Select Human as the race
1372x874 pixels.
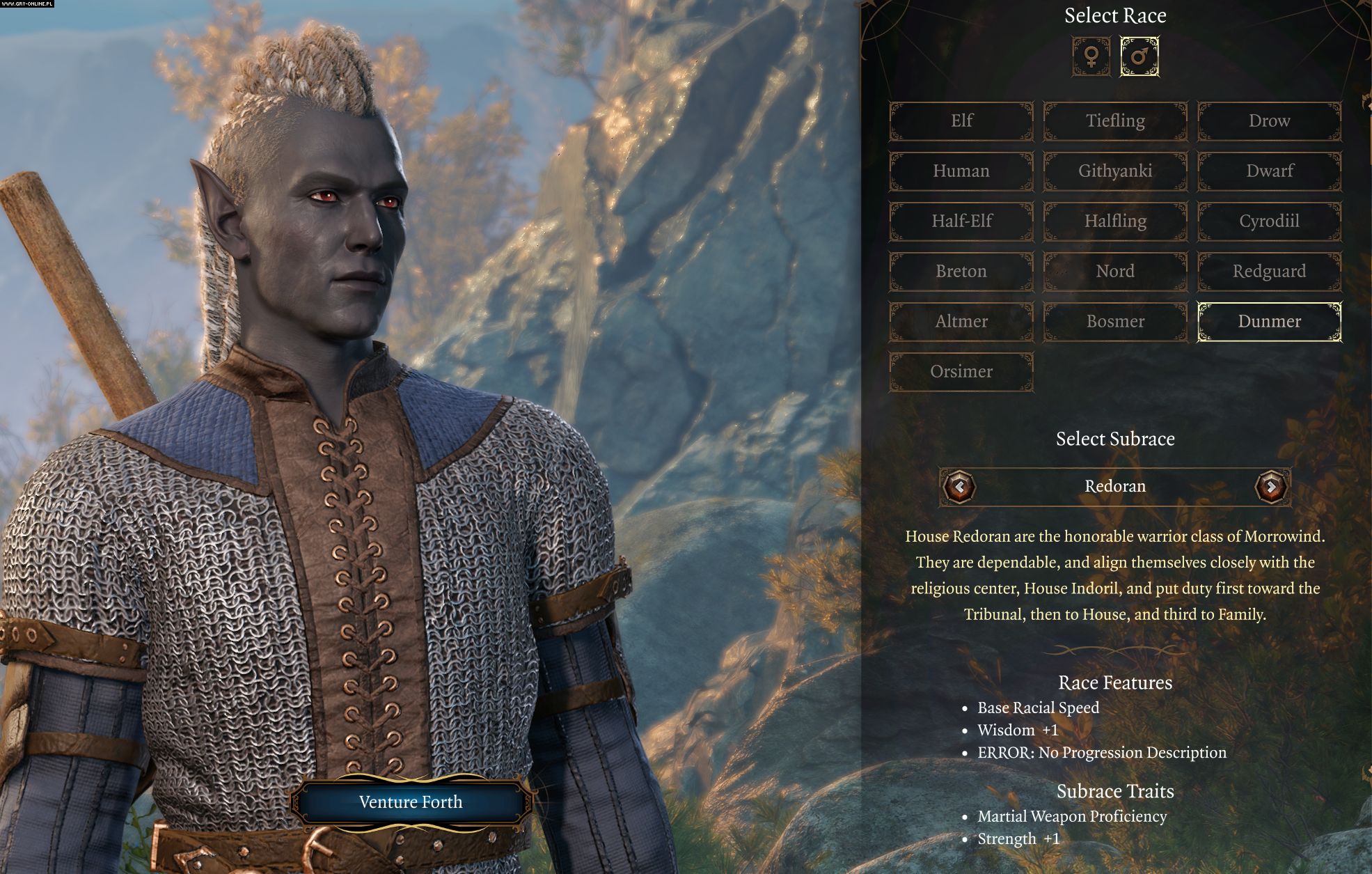pos(961,171)
